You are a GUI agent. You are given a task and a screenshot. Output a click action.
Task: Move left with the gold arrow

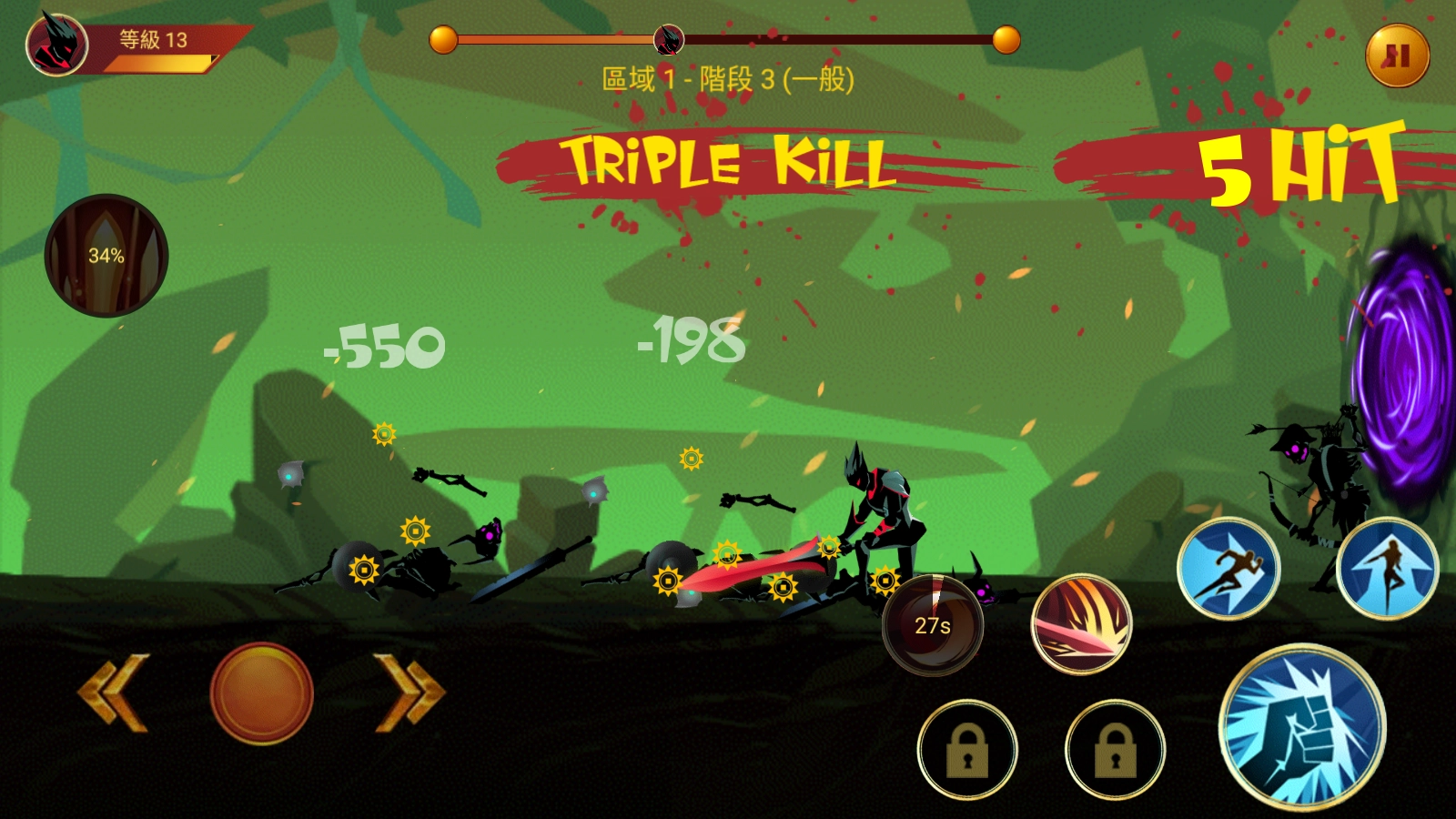pyautogui.click(x=114, y=693)
